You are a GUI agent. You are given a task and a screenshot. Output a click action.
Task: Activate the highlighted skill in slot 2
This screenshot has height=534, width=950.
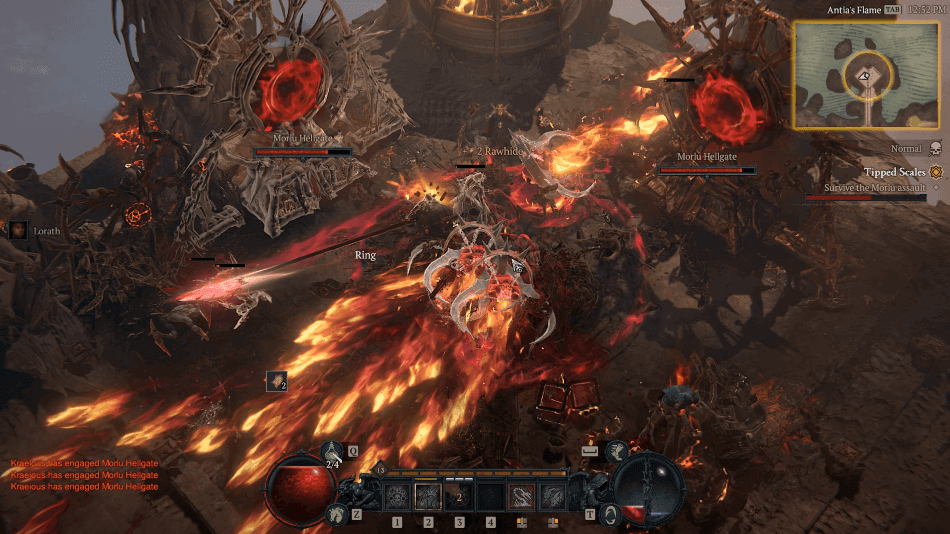pos(428,496)
